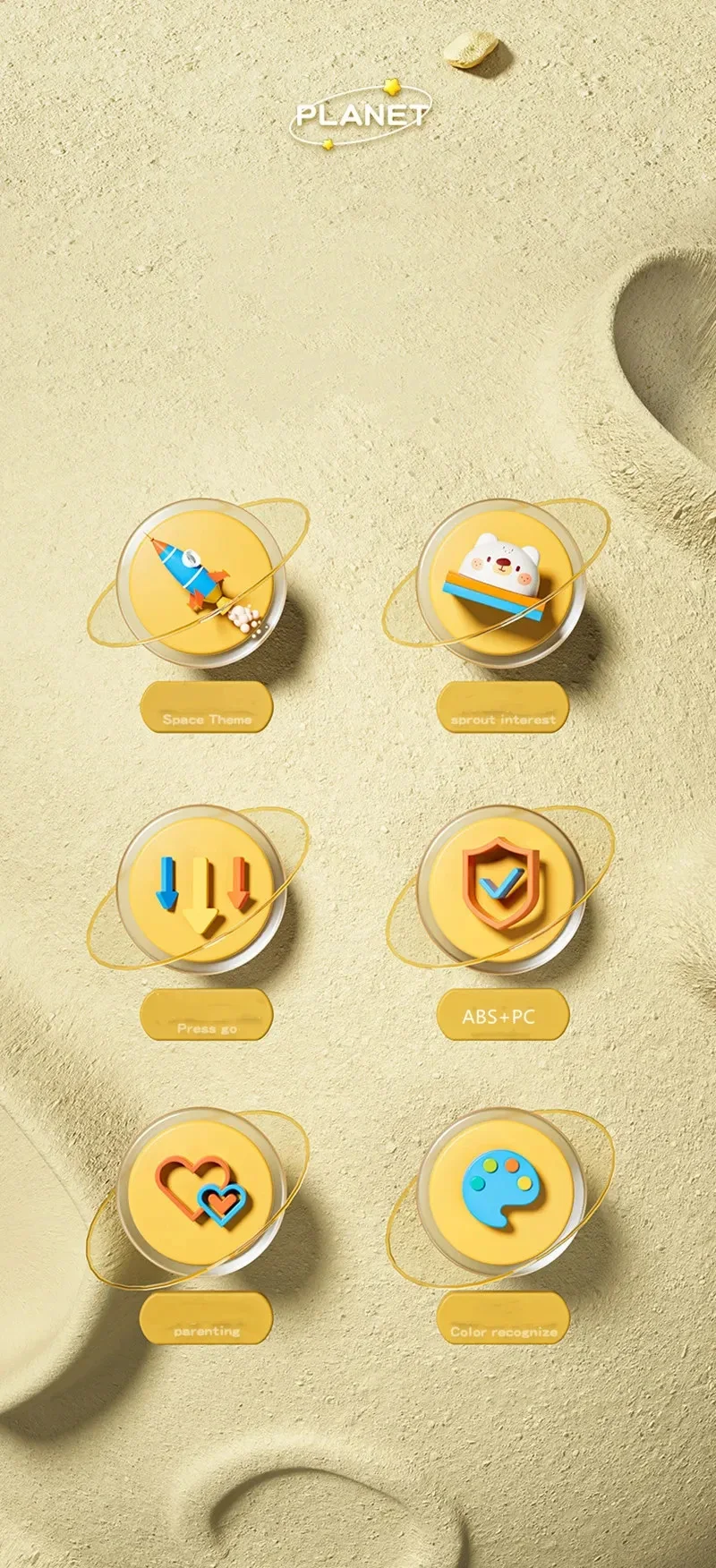This screenshot has height=1568, width=716.
Task: Click the Press go label
Action: (x=207, y=1016)
